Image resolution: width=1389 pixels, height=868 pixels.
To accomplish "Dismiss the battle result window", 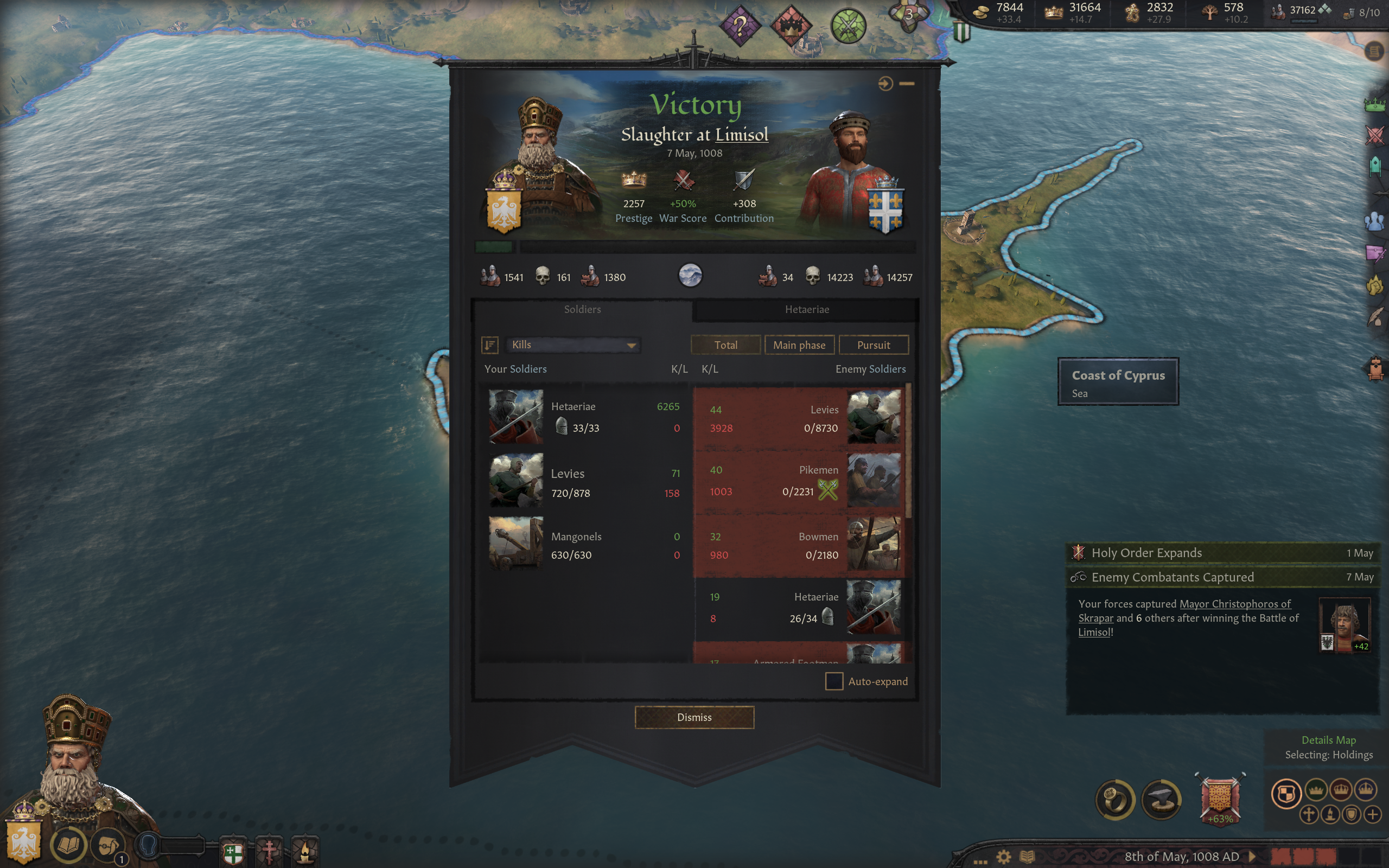I will coord(694,717).
